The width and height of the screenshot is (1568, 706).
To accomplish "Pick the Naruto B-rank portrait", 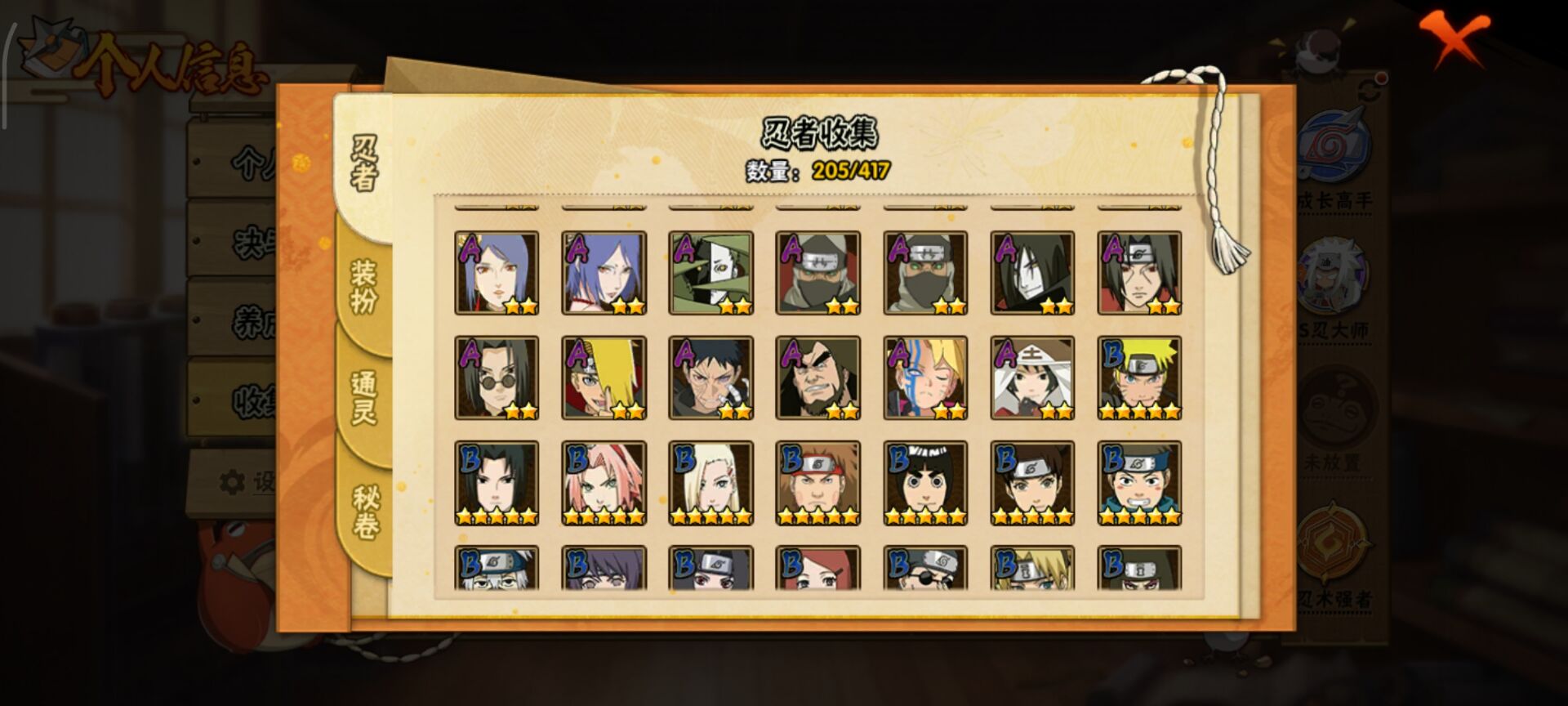I will (x=1139, y=378).
